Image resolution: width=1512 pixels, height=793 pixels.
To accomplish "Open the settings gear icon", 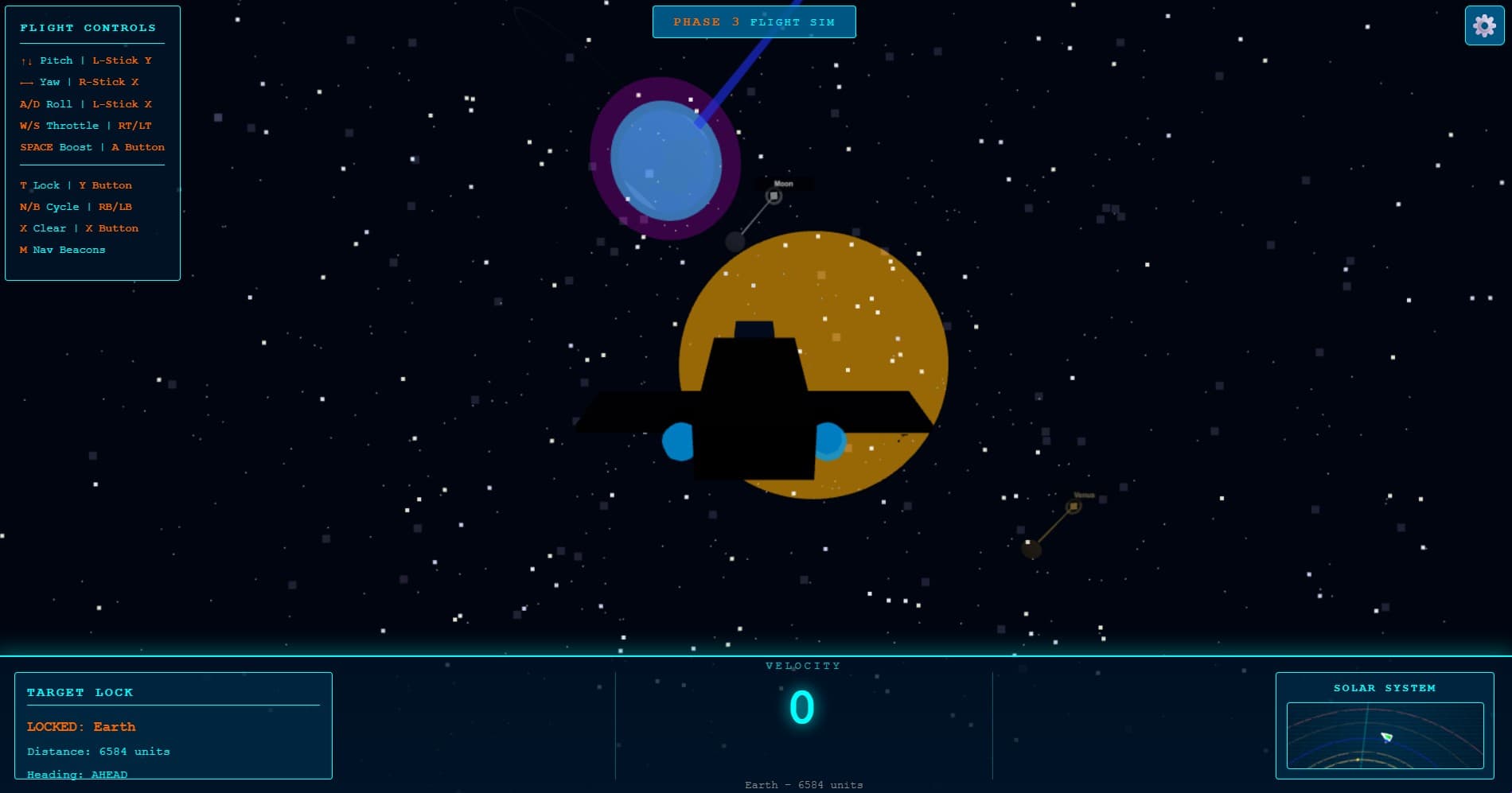I will pyautogui.click(x=1485, y=24).
